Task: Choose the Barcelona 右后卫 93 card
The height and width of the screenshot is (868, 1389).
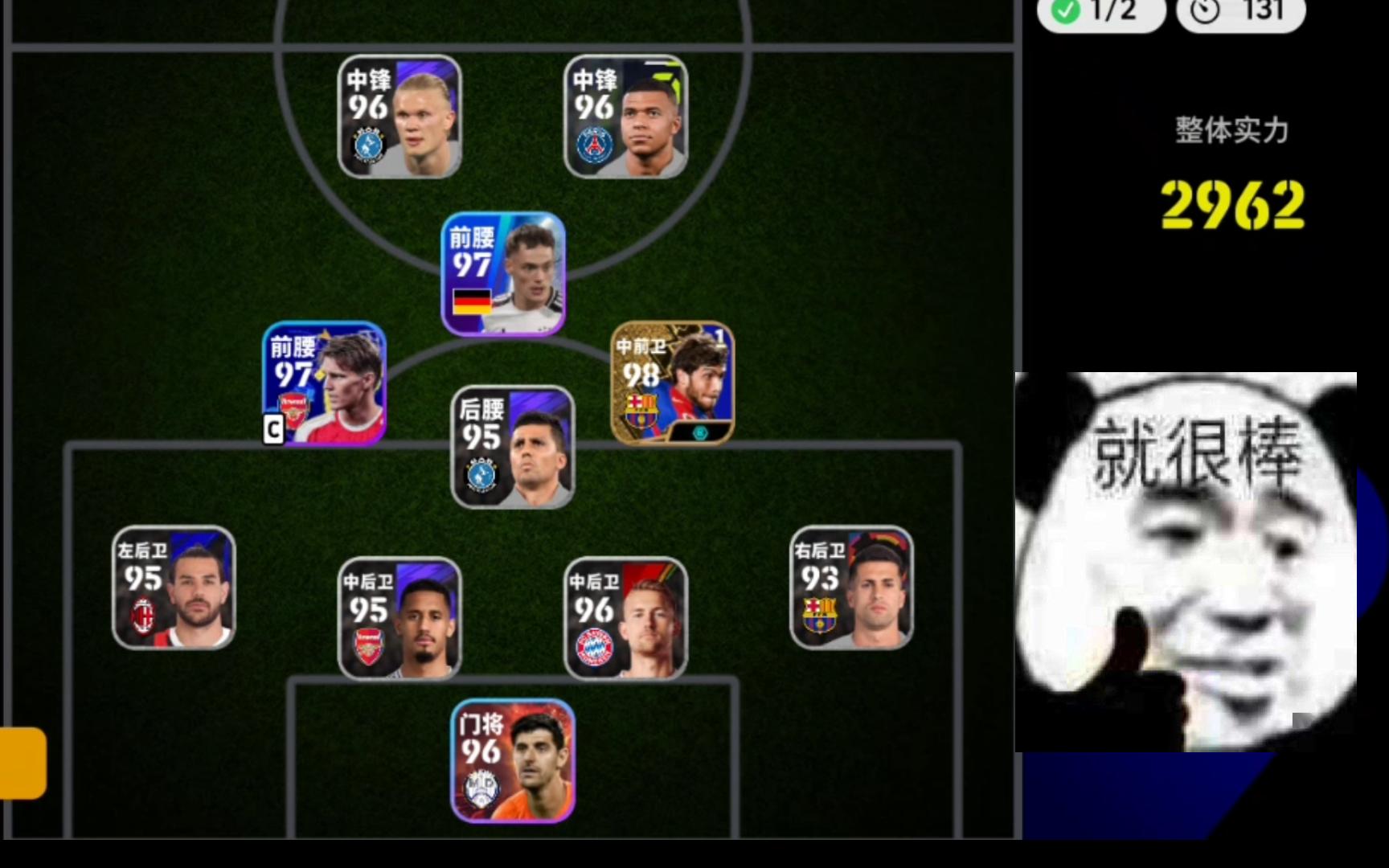Action: click(x=851, y=588)
